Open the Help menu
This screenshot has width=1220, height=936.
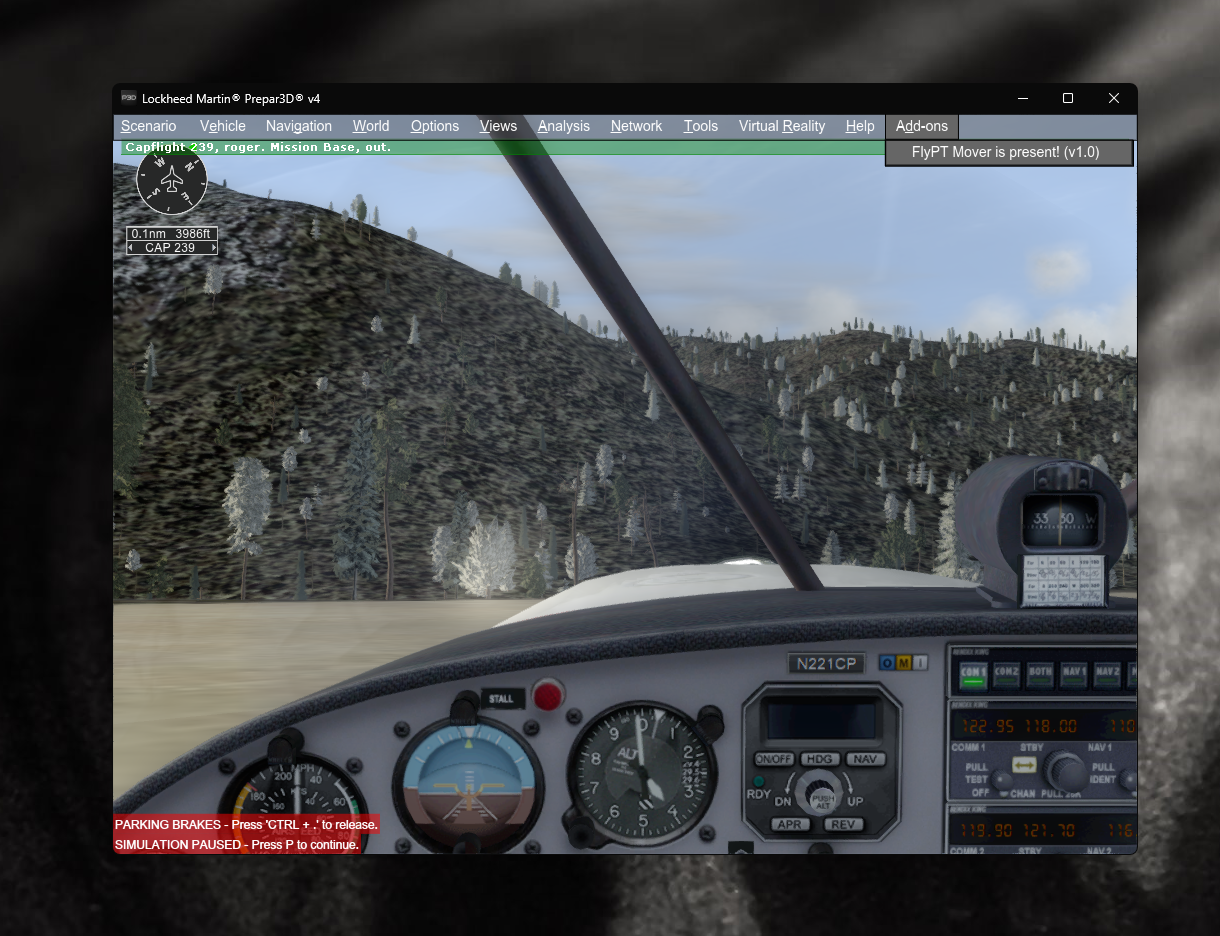pyautogui.click(x=859, y=126)
